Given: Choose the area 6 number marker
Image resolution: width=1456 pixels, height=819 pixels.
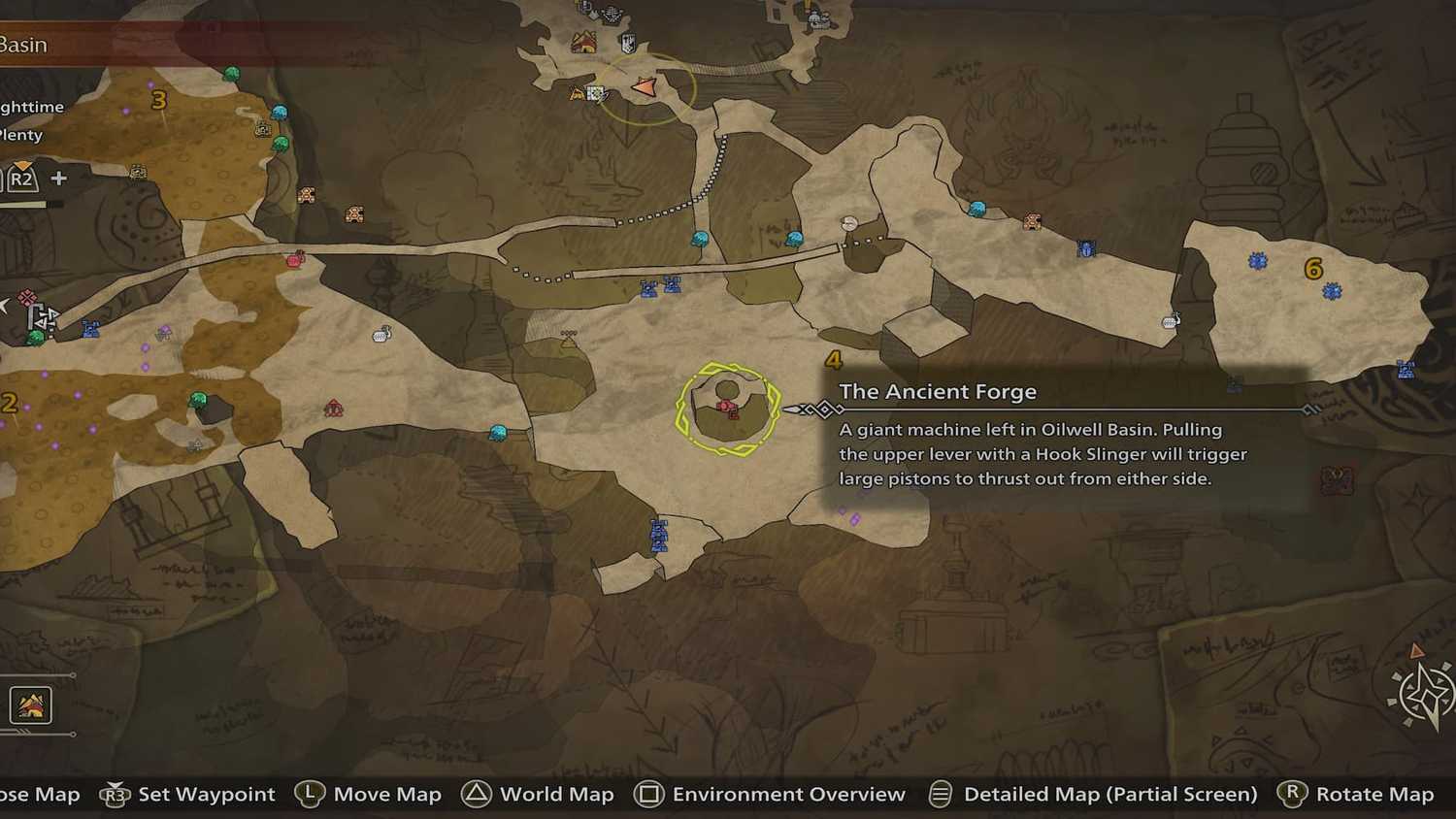Looking at the screenshot, I should [1313, 269].
